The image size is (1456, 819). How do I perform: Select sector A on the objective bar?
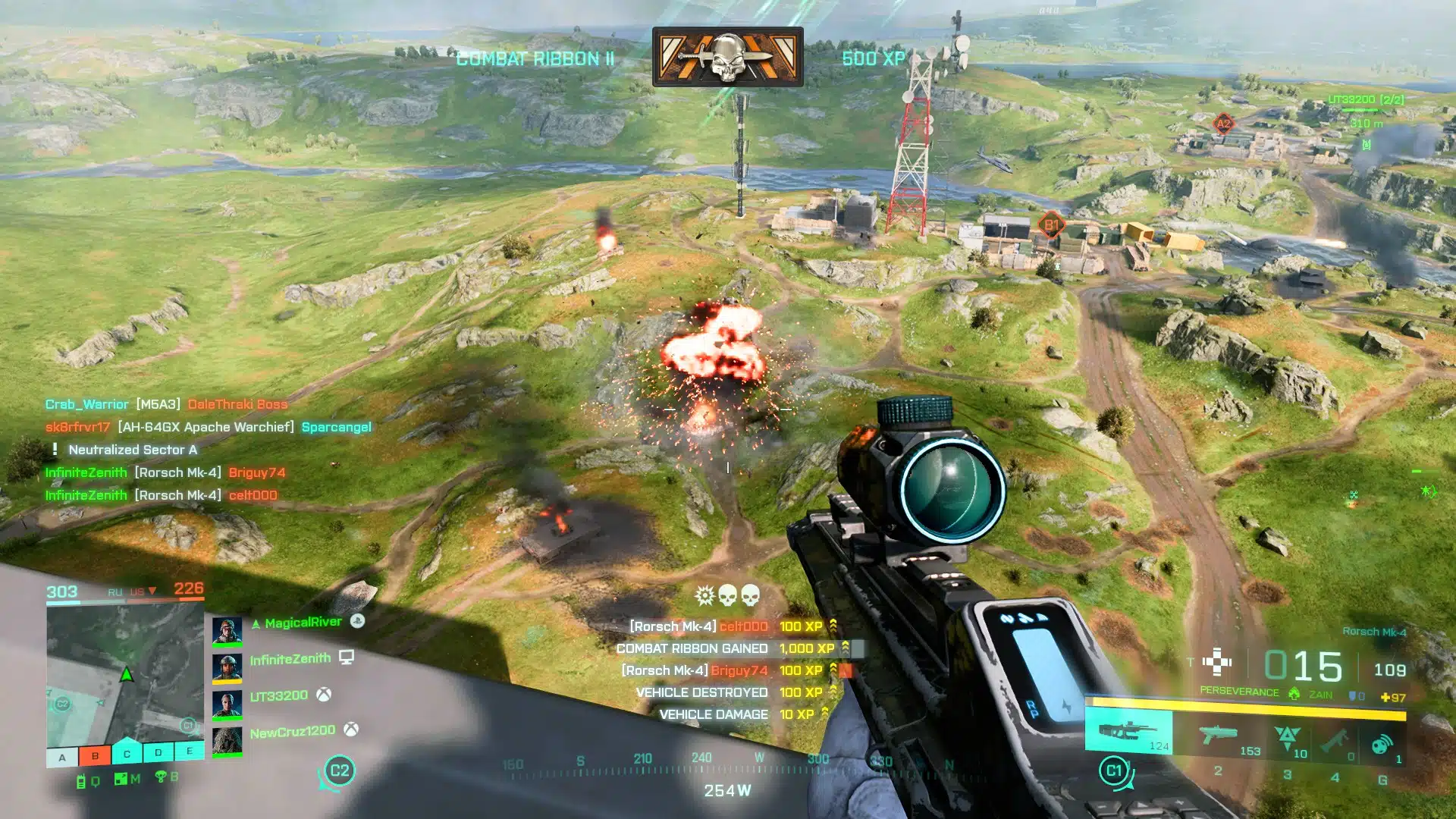pos(63,757)
